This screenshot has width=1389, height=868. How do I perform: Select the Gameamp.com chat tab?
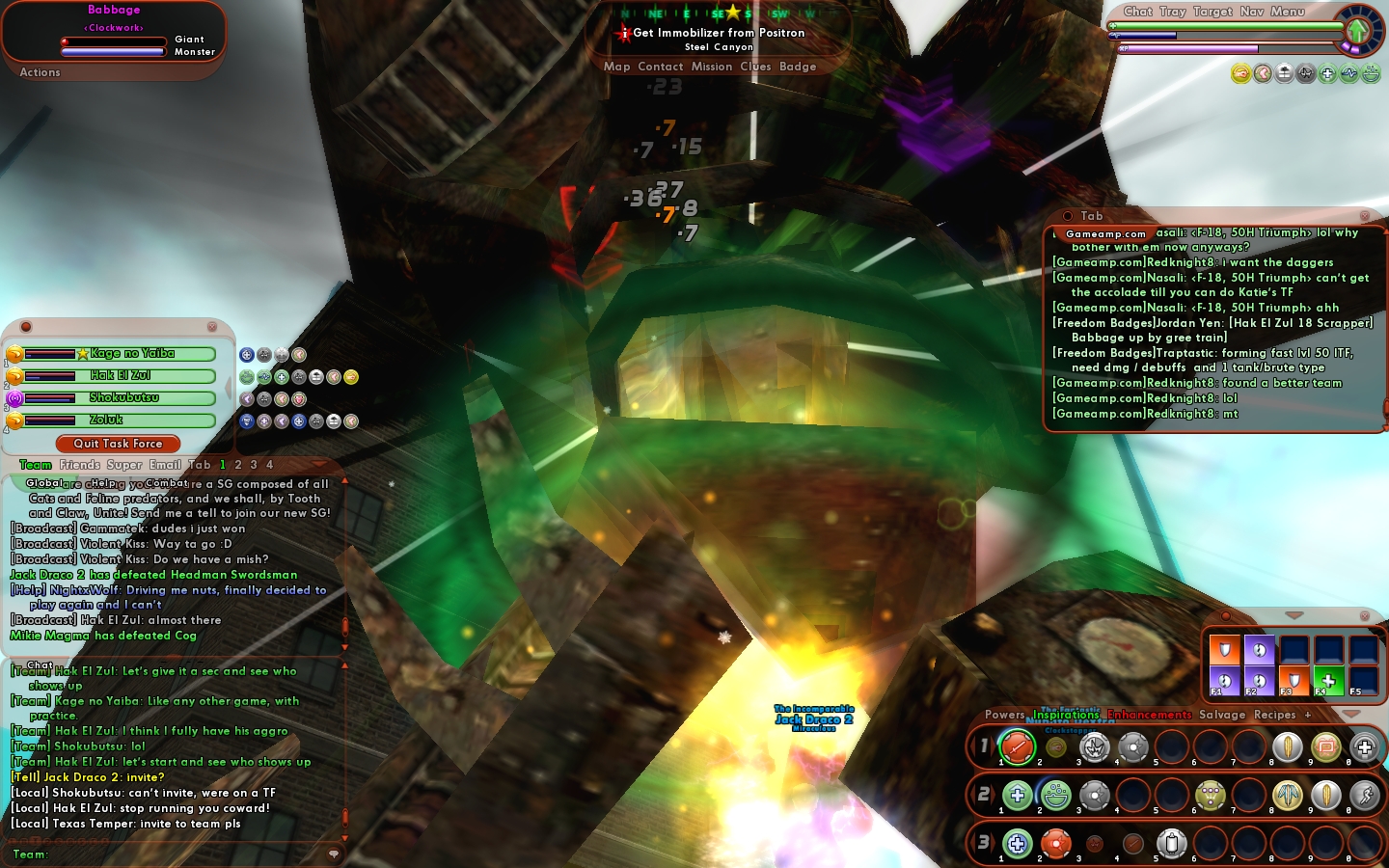tap(1105, 233)
